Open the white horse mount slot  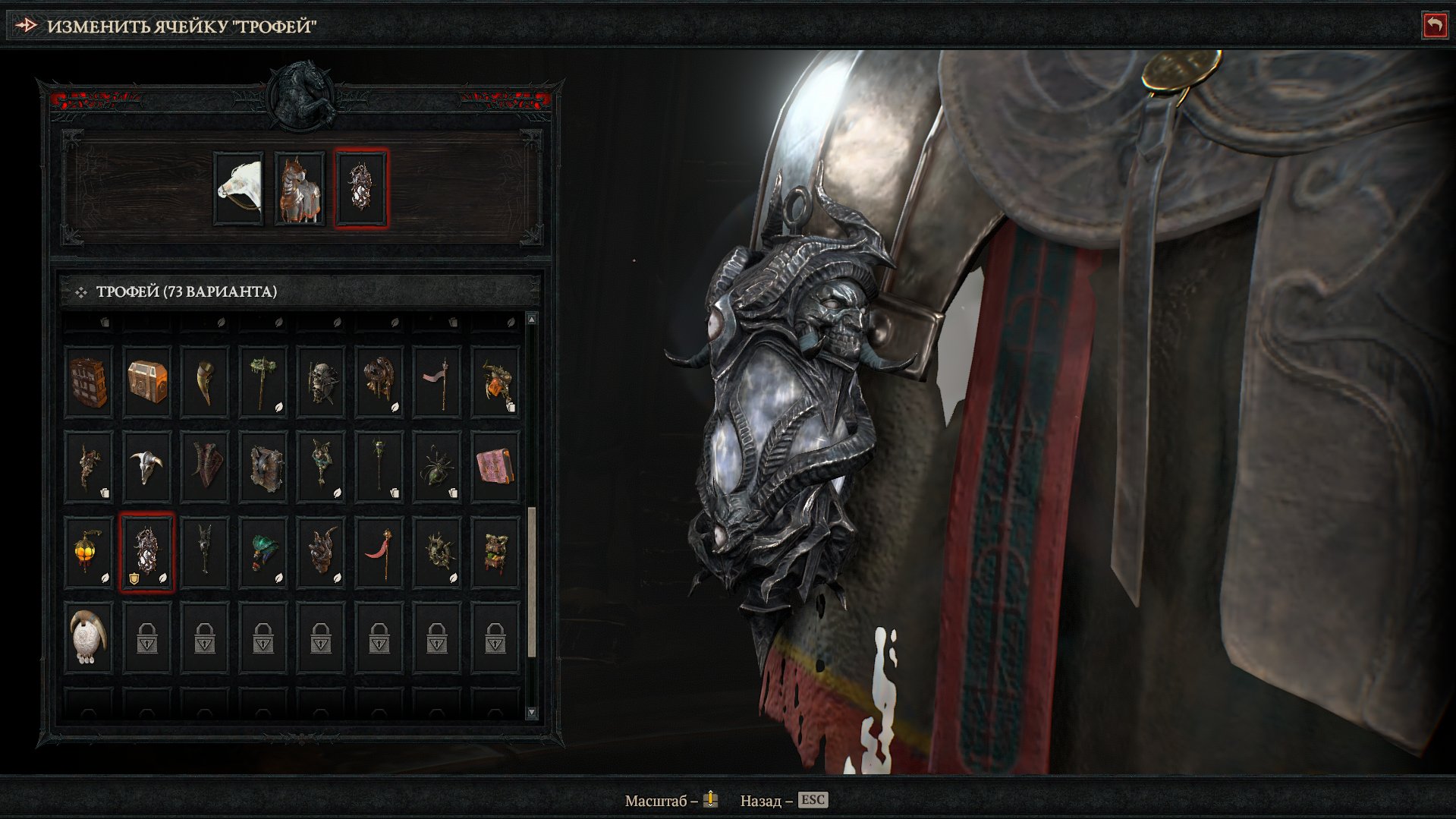(239, 188)
